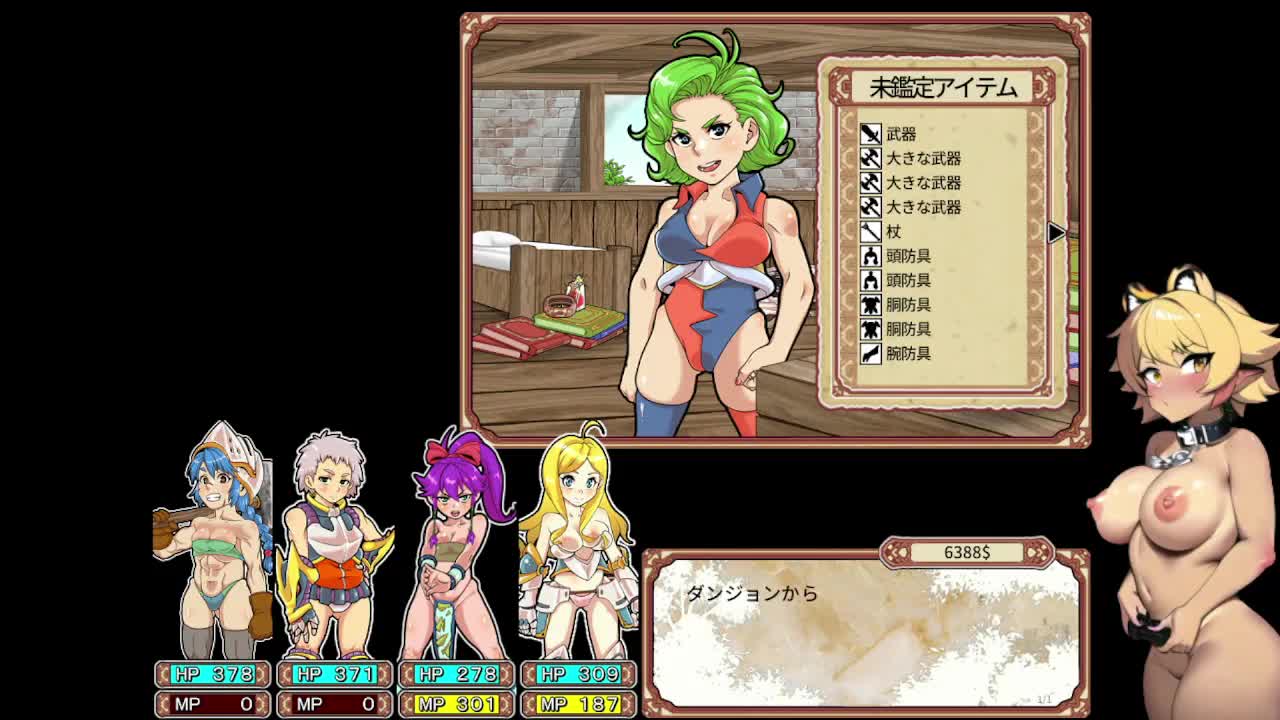Viewport: 1280px width, 720px height.
Task: Pick the 腕防具 arm armor entry
Action: [x=908, y=353]
